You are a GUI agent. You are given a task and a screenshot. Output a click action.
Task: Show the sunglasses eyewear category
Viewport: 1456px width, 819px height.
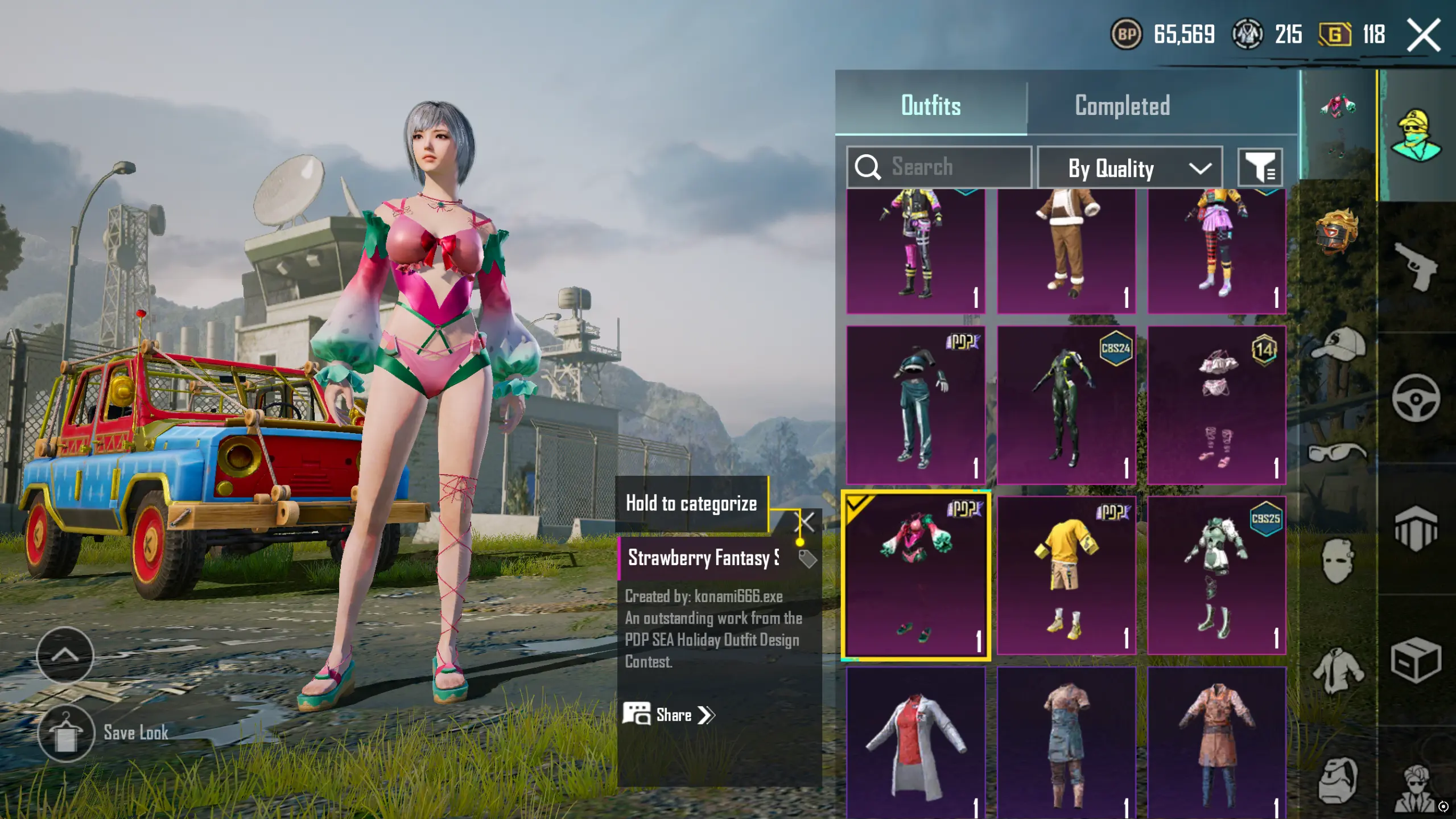coord(1338,452)
